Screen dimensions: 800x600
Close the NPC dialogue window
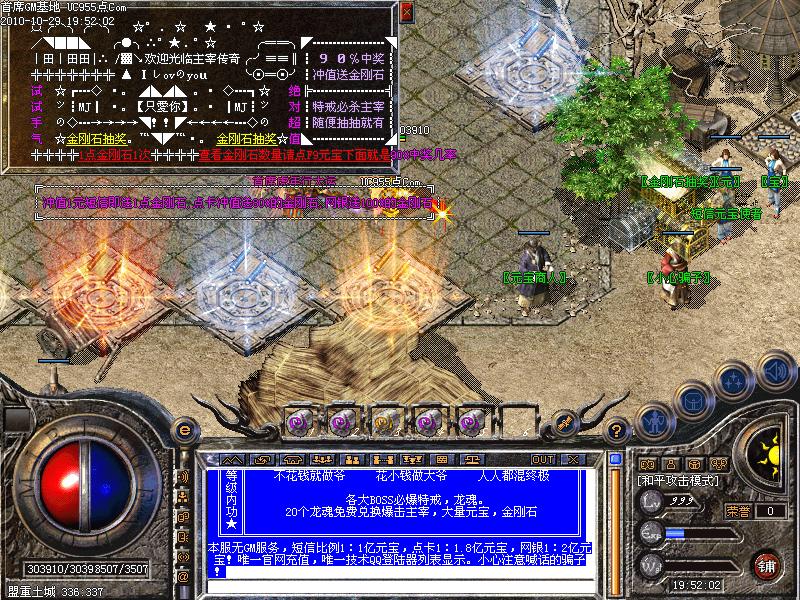pos(405,12)
